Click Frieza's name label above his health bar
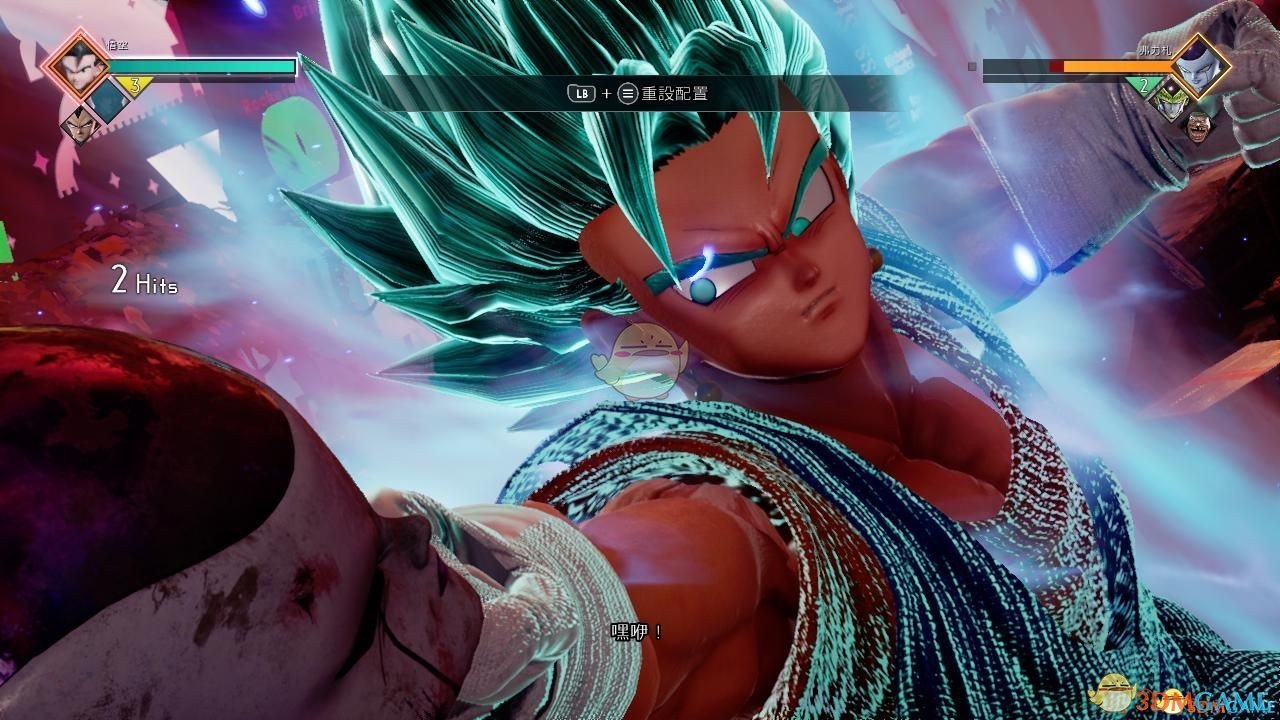 (1155, 50)
